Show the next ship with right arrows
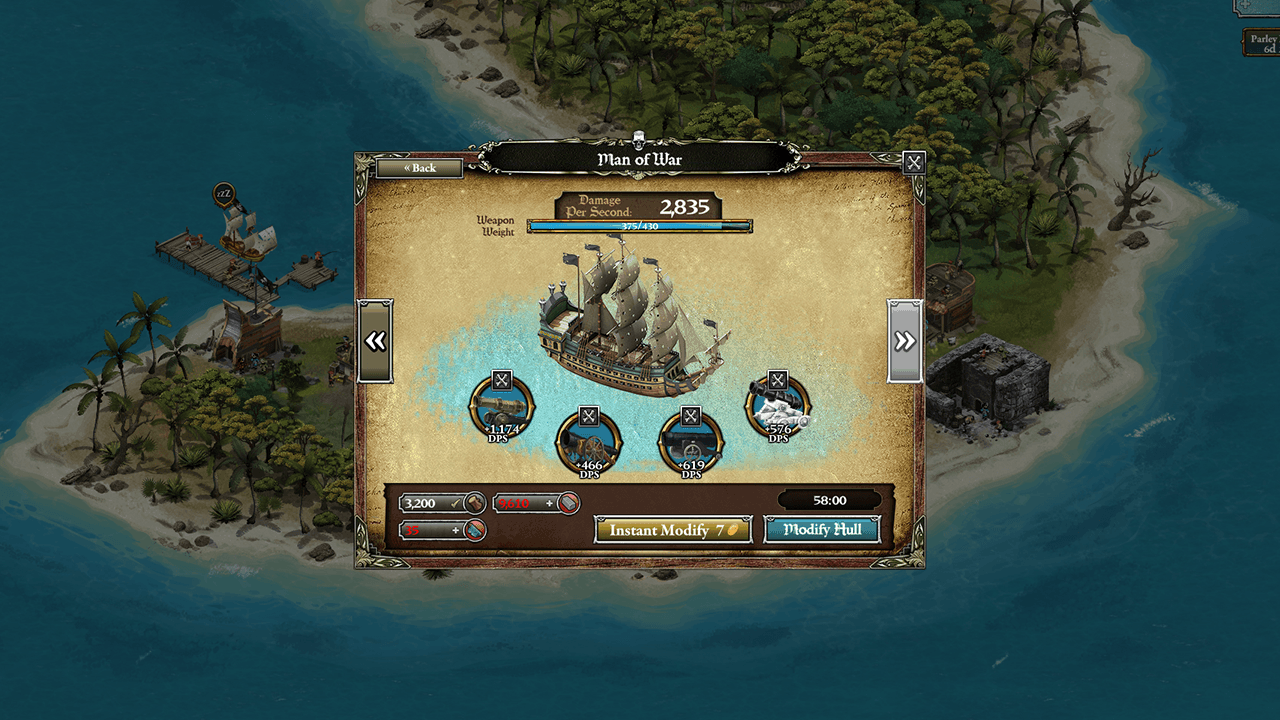 pyautogui.click(x=904, y=341)
